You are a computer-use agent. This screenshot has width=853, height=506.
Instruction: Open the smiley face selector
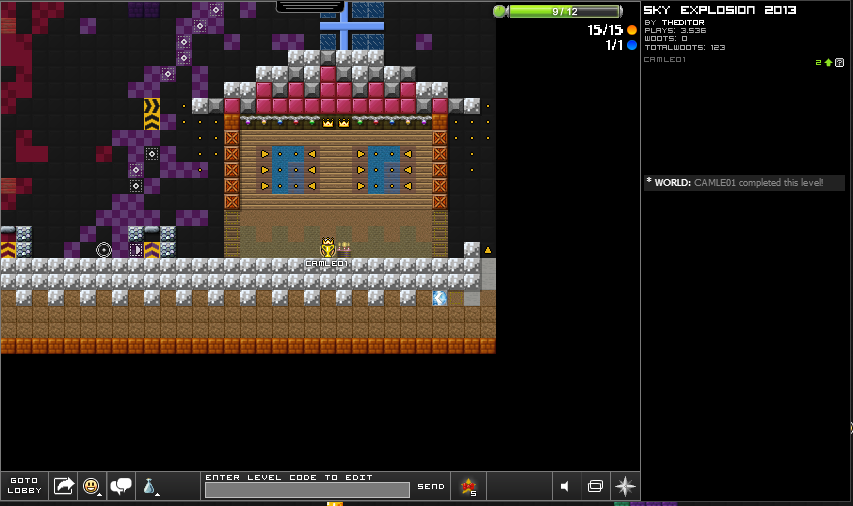coord(91,486)
